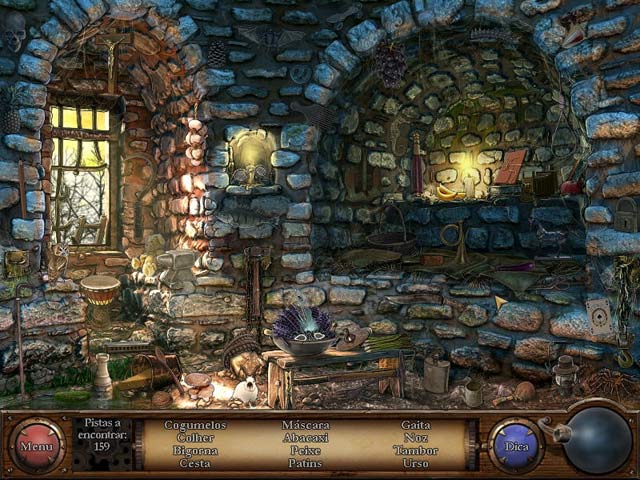Select the Patins list entry
Screen dimensions: 640x480
pos(305,463)
